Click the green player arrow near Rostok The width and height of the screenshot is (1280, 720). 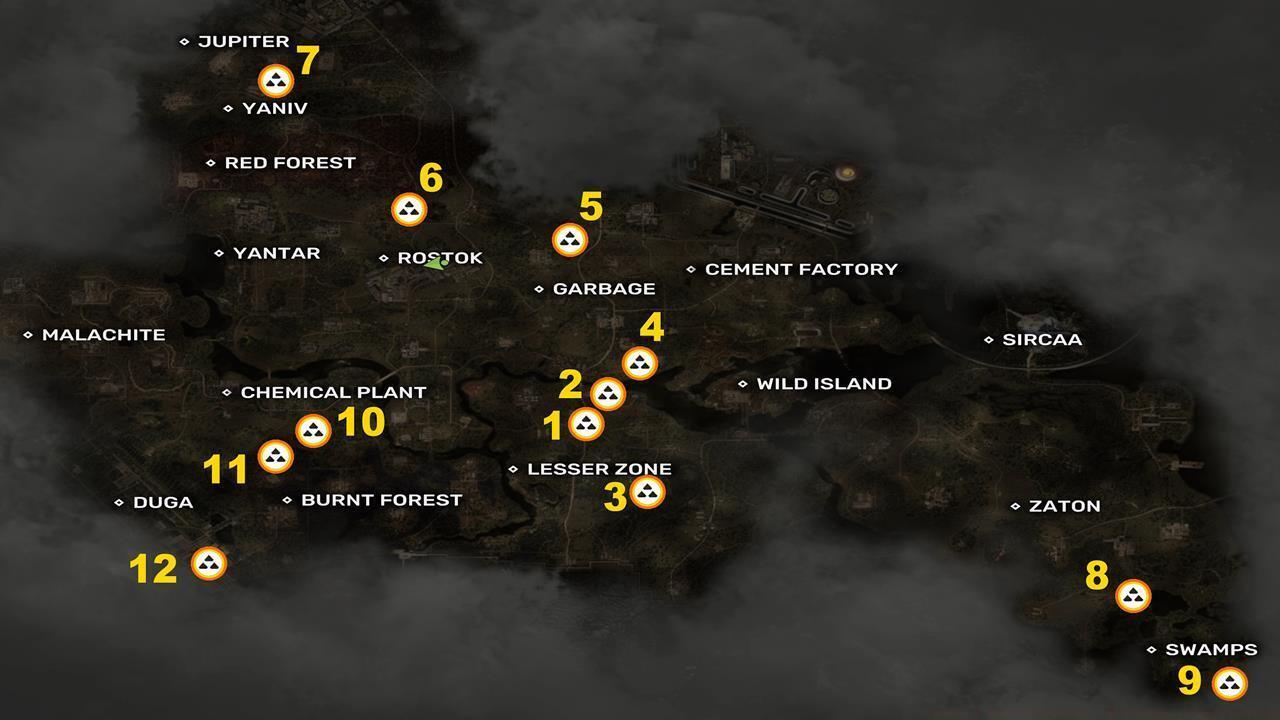tap(435, 264)
